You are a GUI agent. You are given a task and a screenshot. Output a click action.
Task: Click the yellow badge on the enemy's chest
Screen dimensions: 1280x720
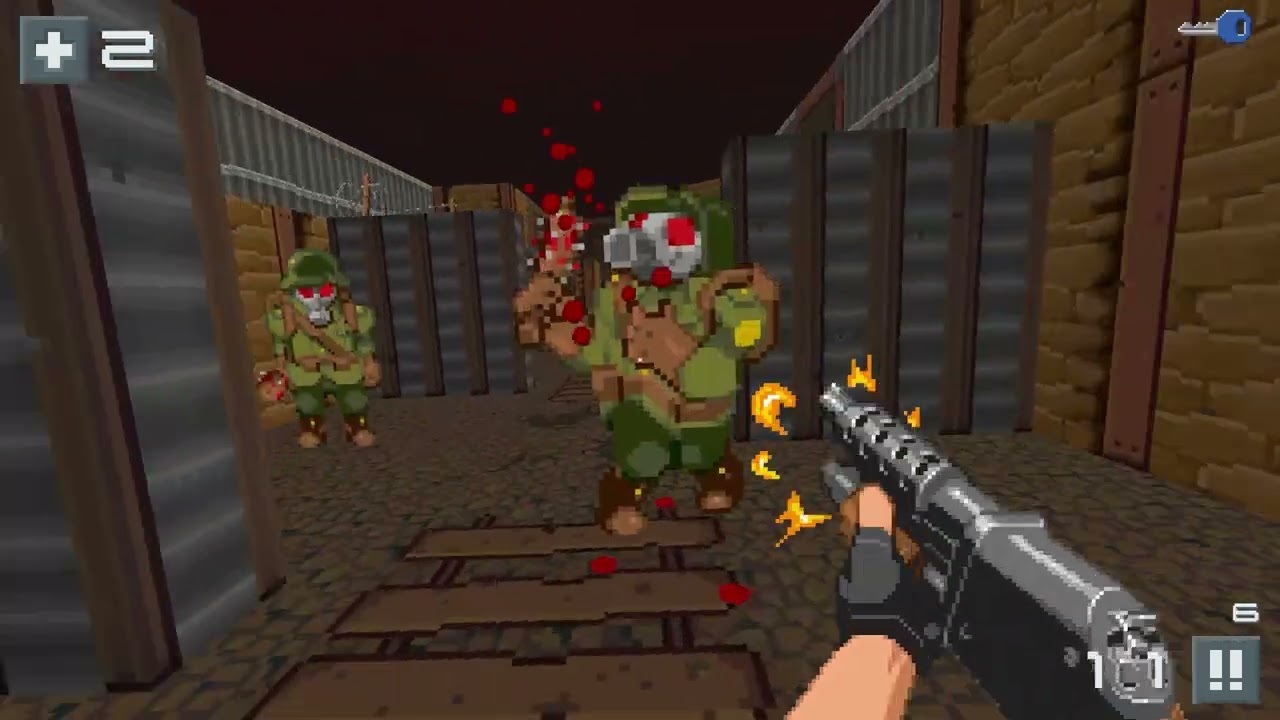745,333
